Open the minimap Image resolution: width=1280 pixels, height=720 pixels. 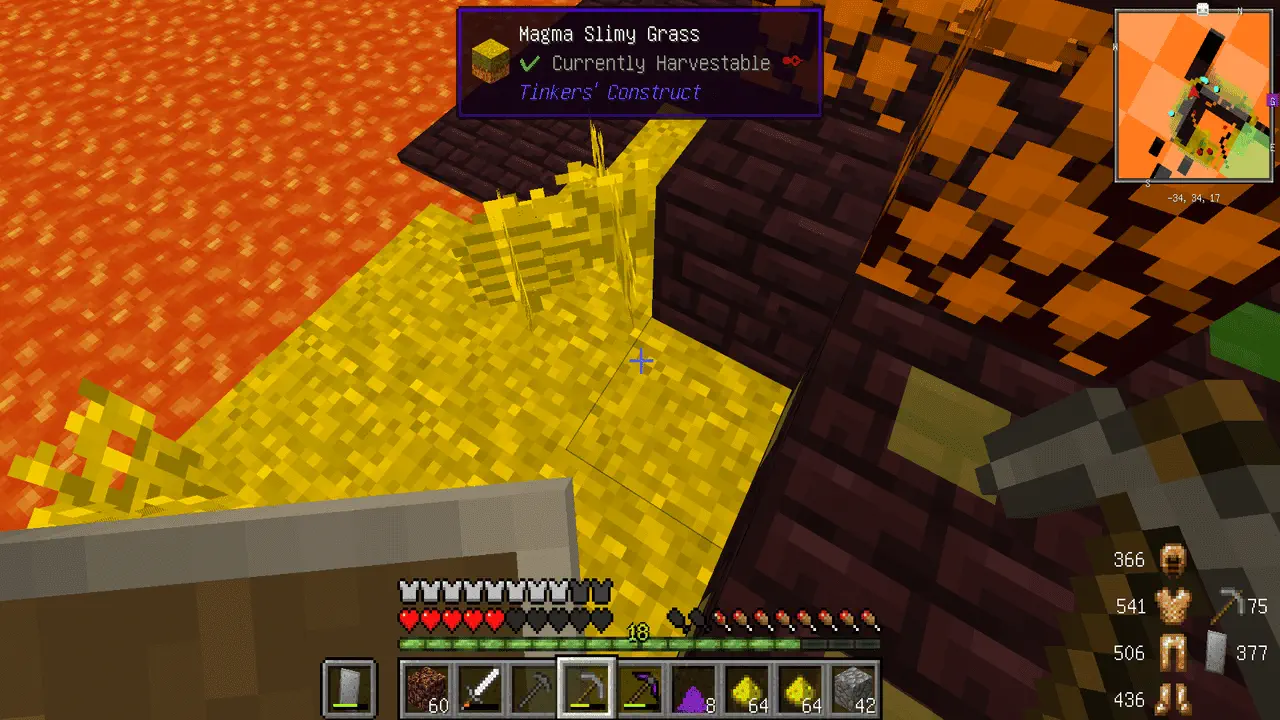pyautogui.click(x=1194, y=97)
